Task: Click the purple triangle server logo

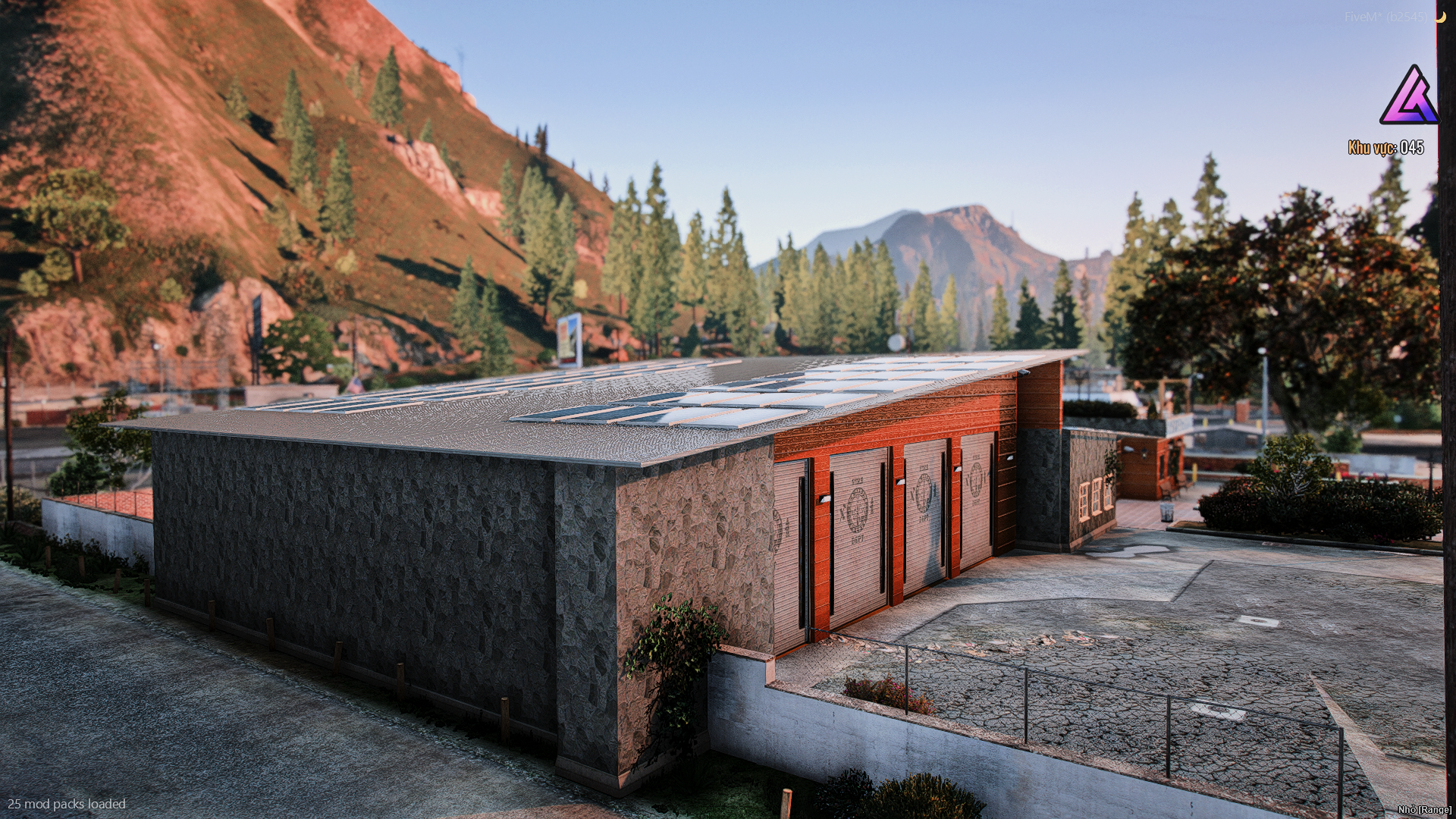Action: (1408, 97)
